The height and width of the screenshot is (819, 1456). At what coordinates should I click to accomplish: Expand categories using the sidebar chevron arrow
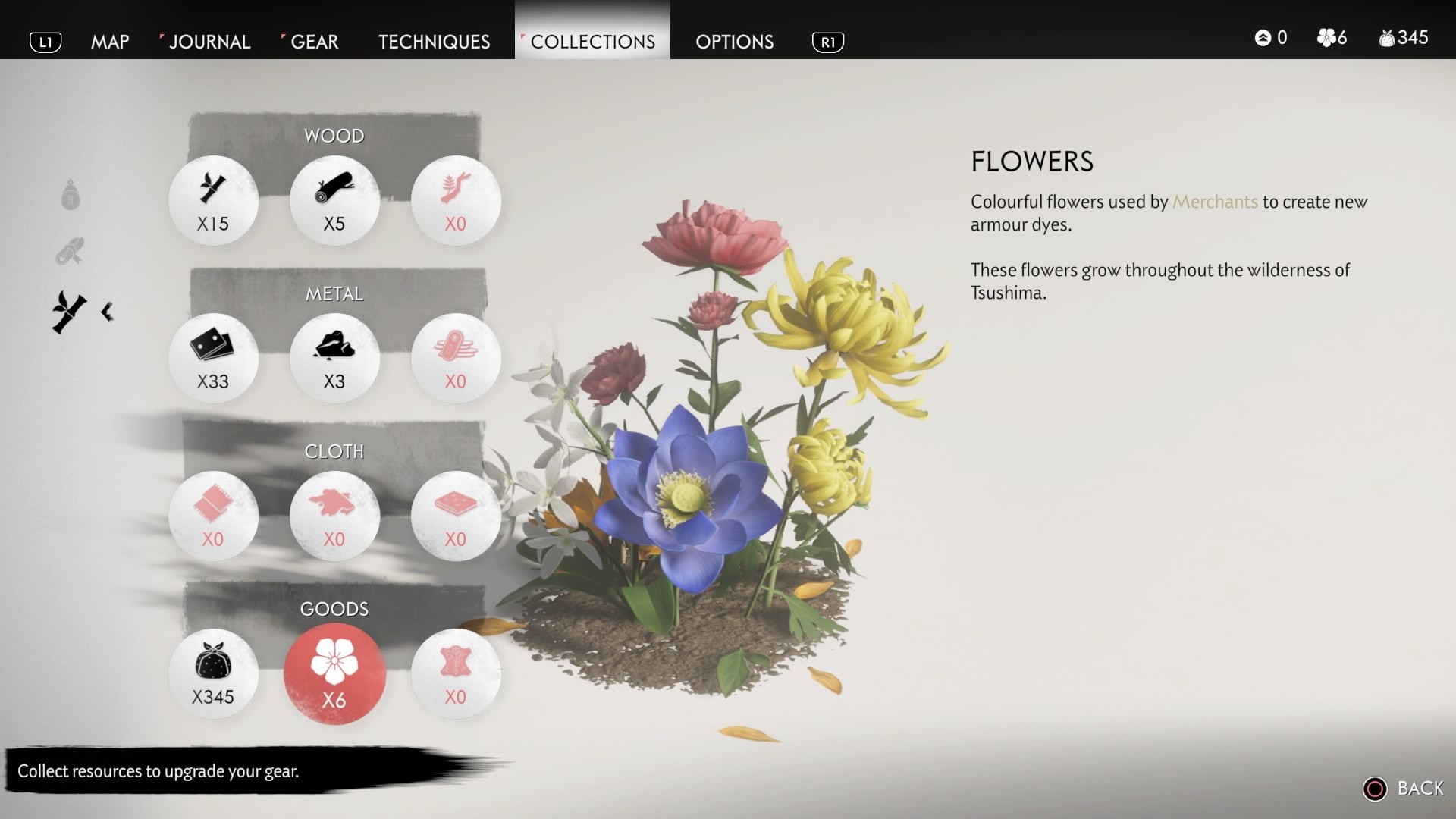pyautogui.click(x=106, y=311)
